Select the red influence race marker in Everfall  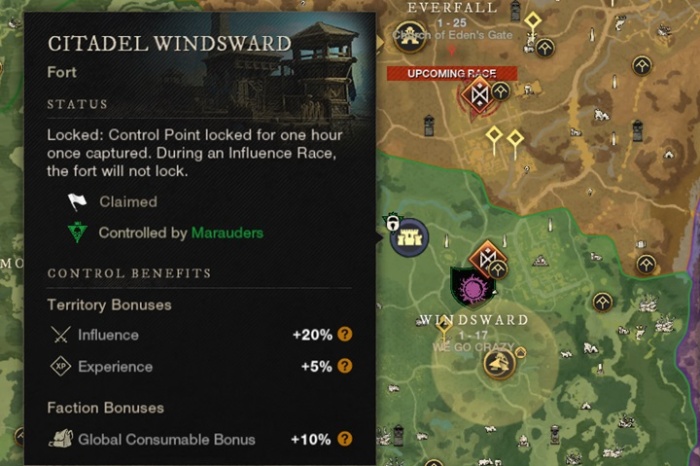point(478,97)
